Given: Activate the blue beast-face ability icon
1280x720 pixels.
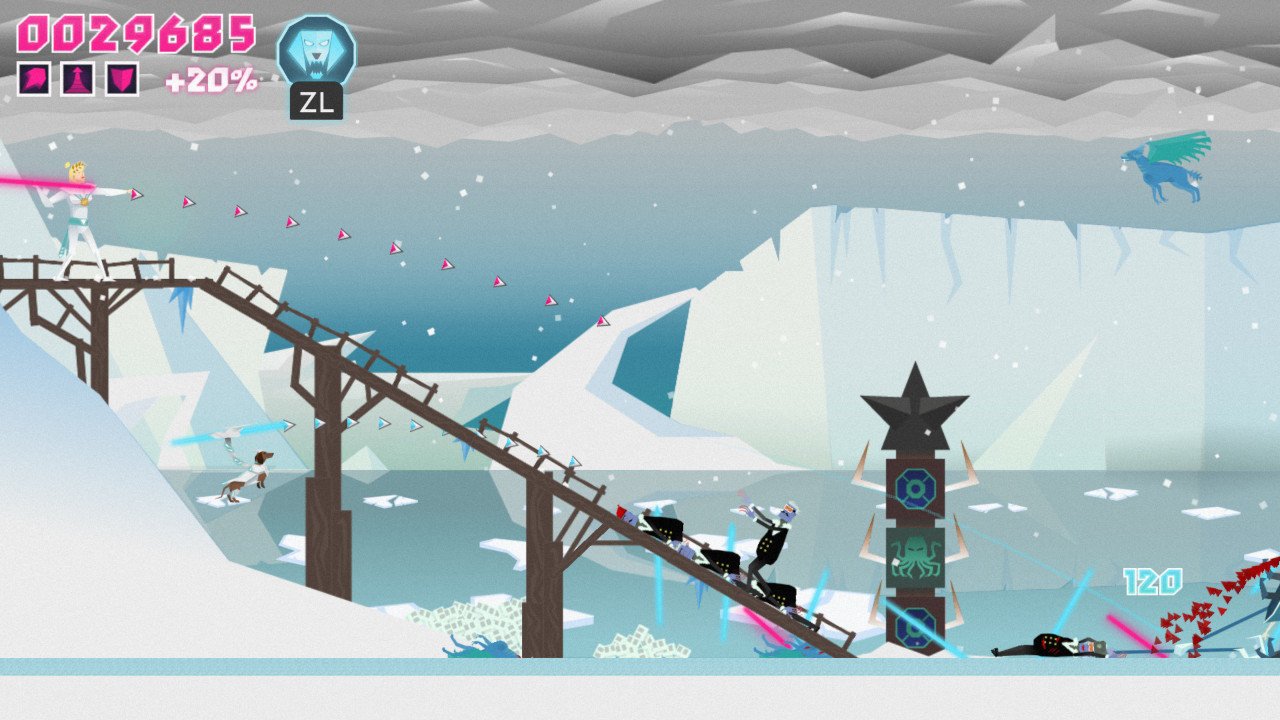Looking at the screenshot, I should 316,51.
